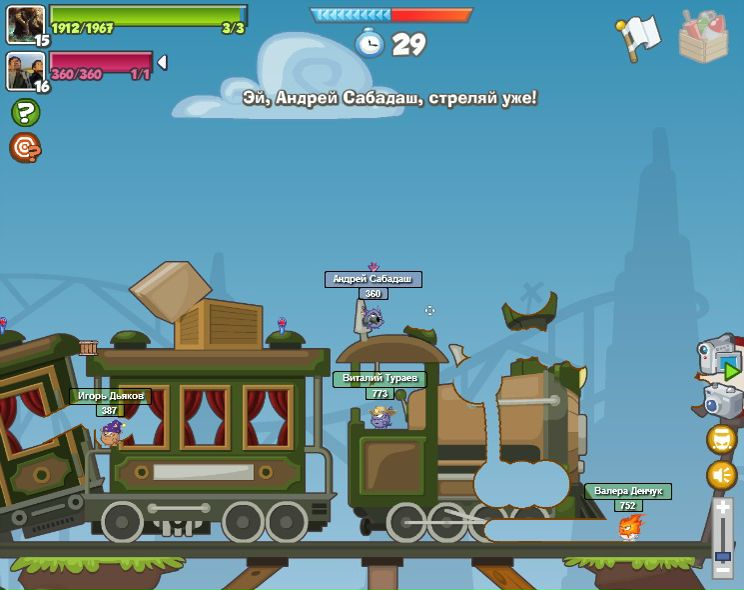Open the weapons crate inventory

coord(703,37)
